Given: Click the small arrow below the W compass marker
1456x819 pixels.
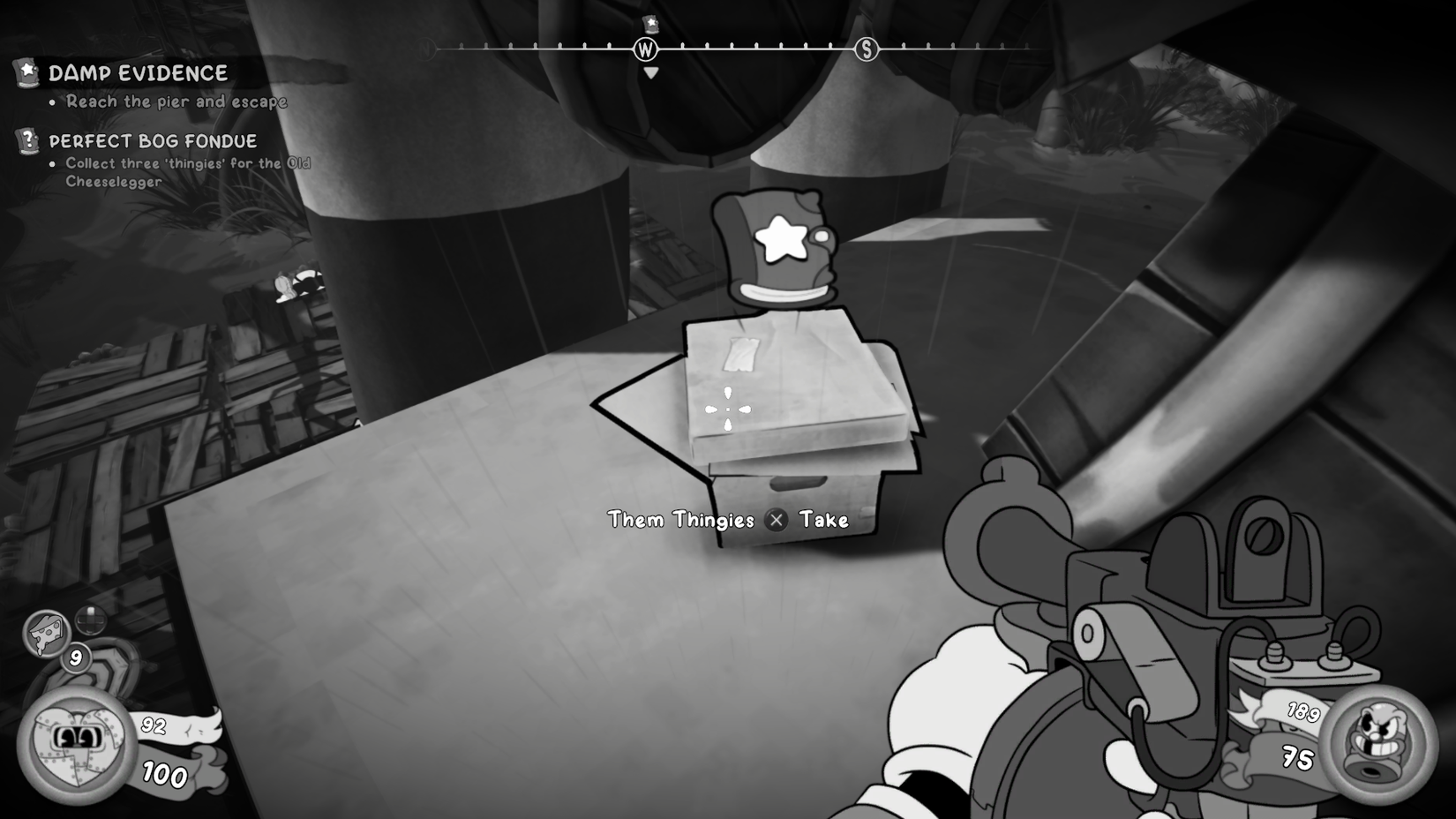Looking at the screenshot, I should [650, 72].
